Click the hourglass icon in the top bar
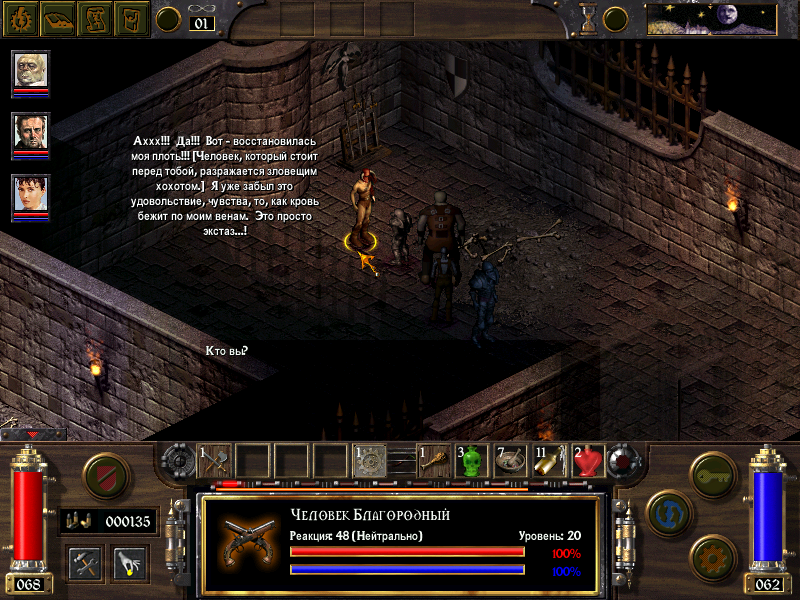 (589, 18)
